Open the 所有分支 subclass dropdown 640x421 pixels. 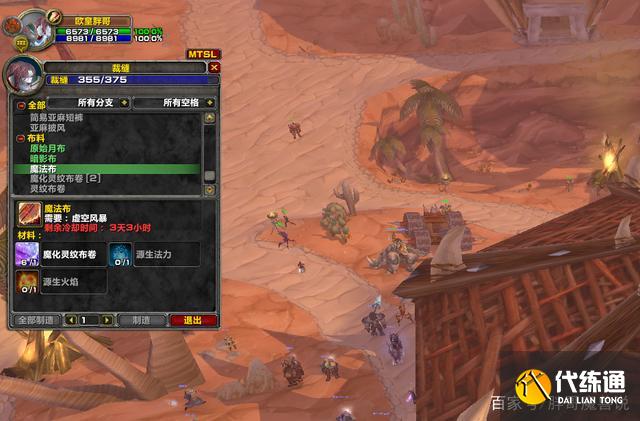[x=90, y=103]
